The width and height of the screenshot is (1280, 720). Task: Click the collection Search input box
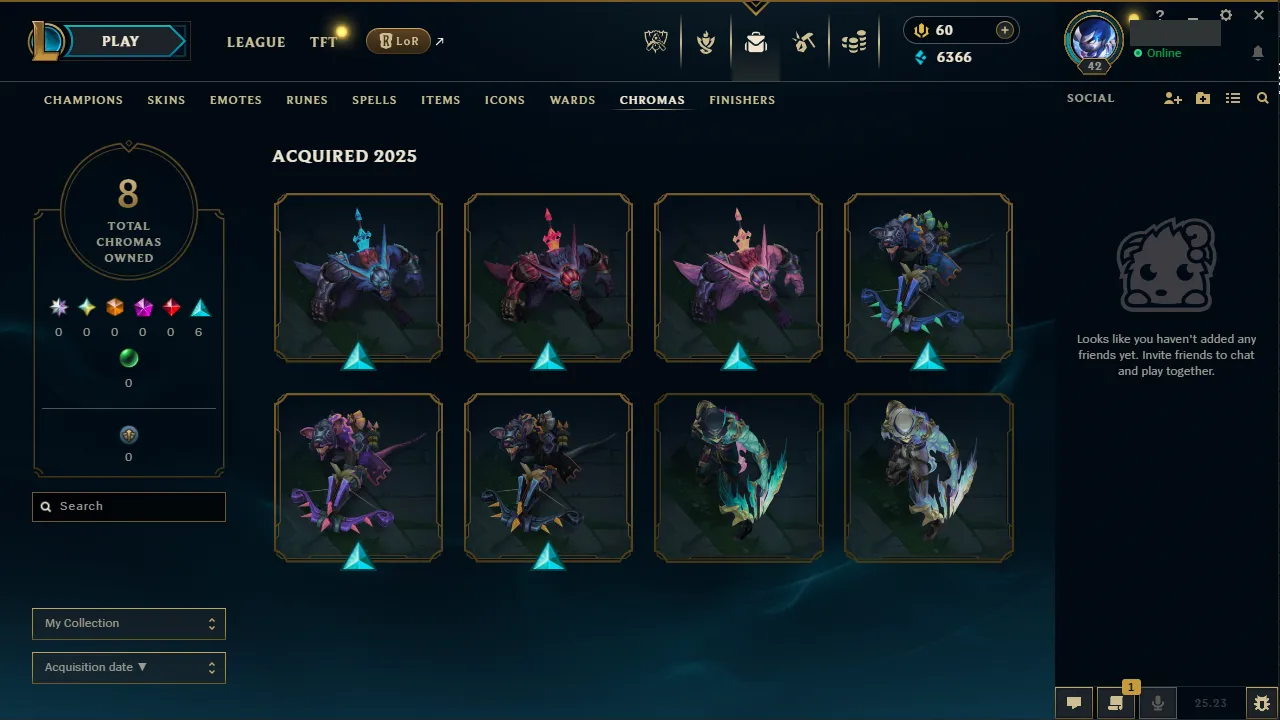(x=128, y=506)
